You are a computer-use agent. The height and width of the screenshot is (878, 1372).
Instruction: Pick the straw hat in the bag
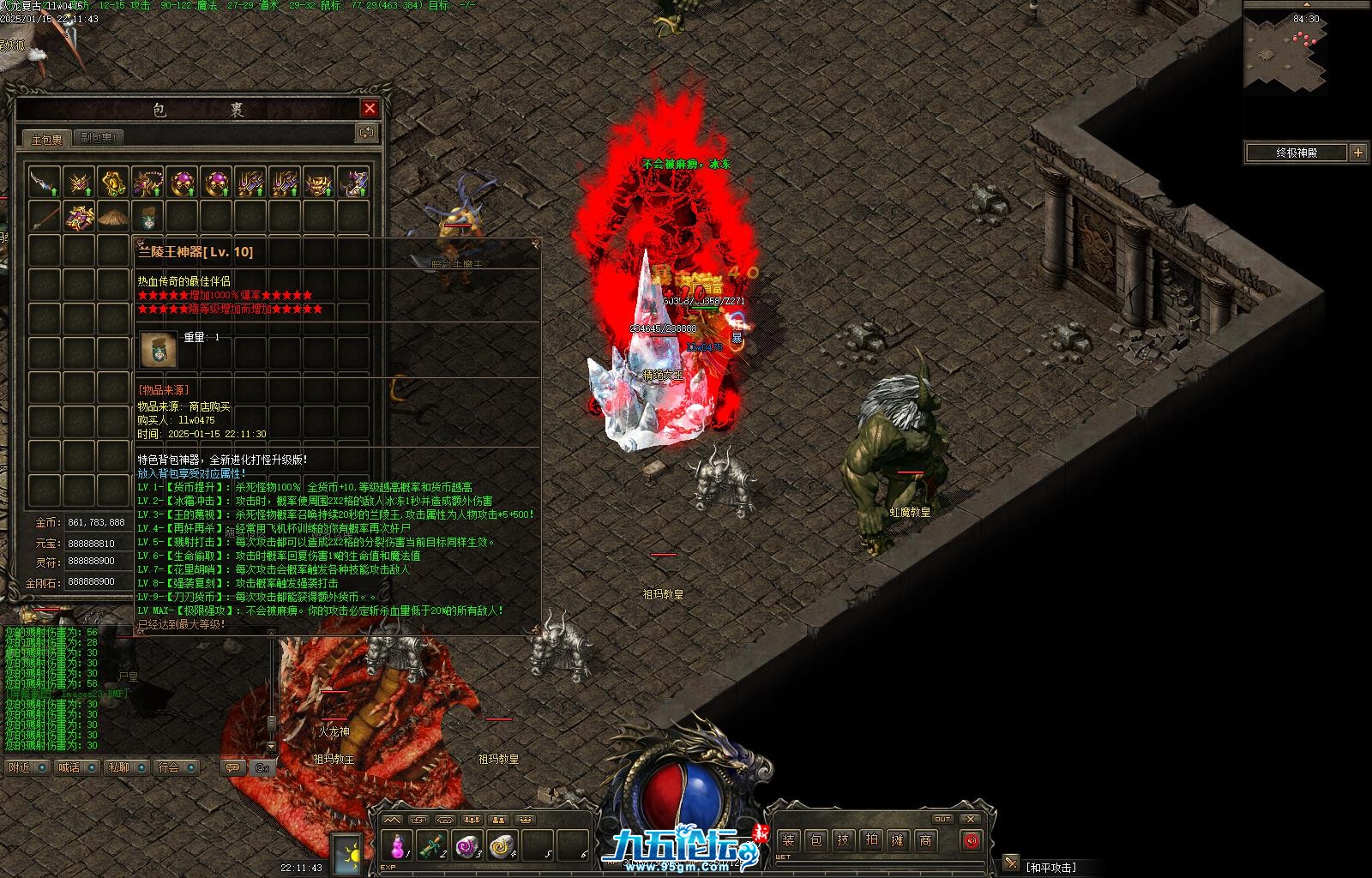(x=112, y=216)
